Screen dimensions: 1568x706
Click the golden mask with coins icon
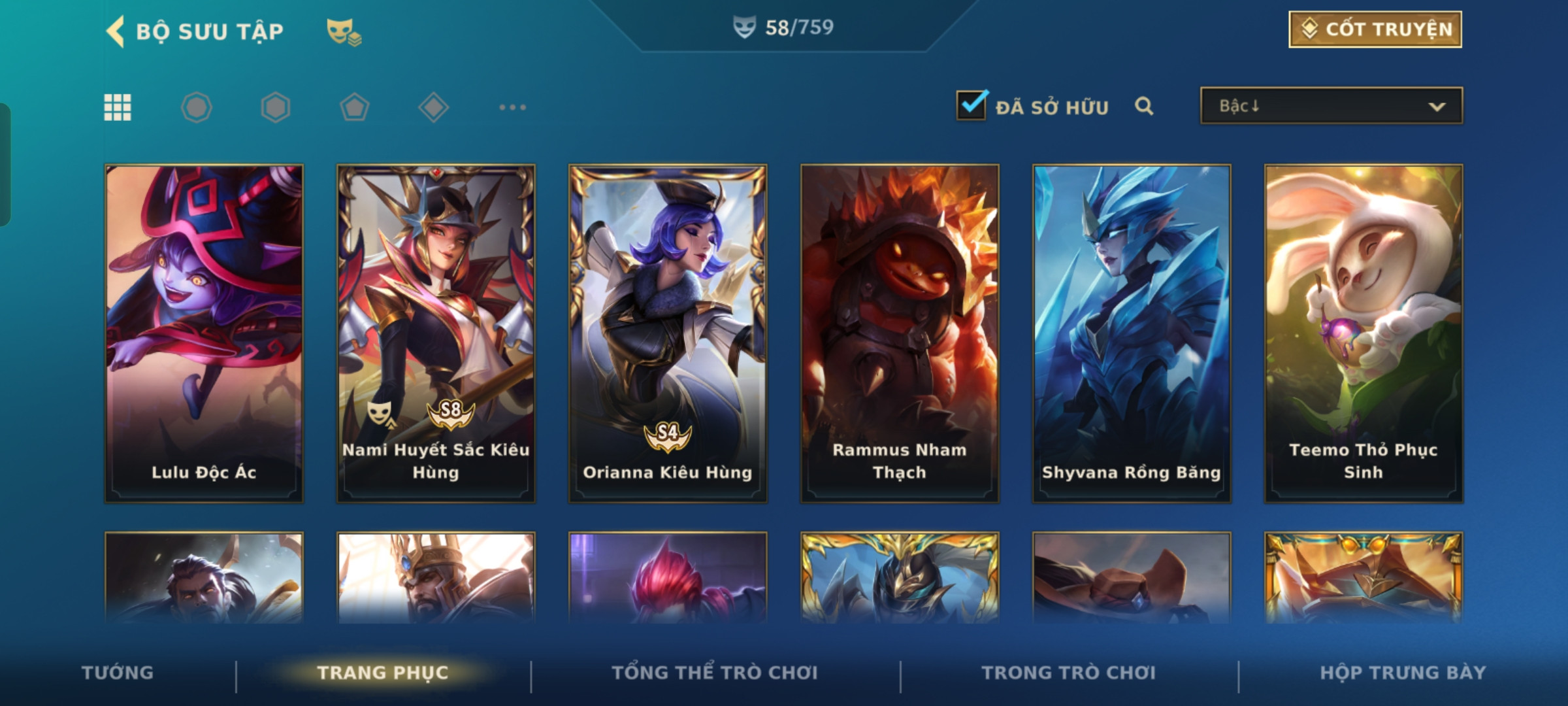[344, 31]
